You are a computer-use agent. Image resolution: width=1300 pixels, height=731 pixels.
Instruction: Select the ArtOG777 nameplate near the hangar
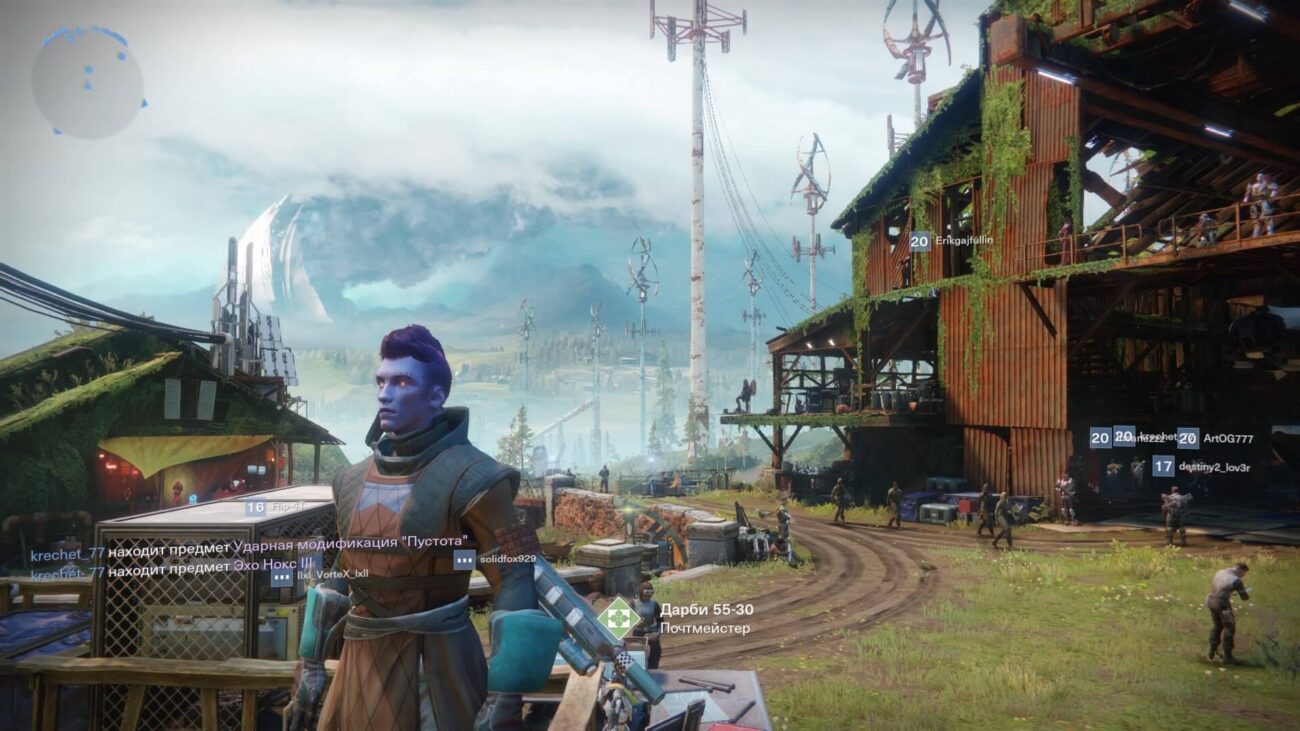click(1229, 438)
